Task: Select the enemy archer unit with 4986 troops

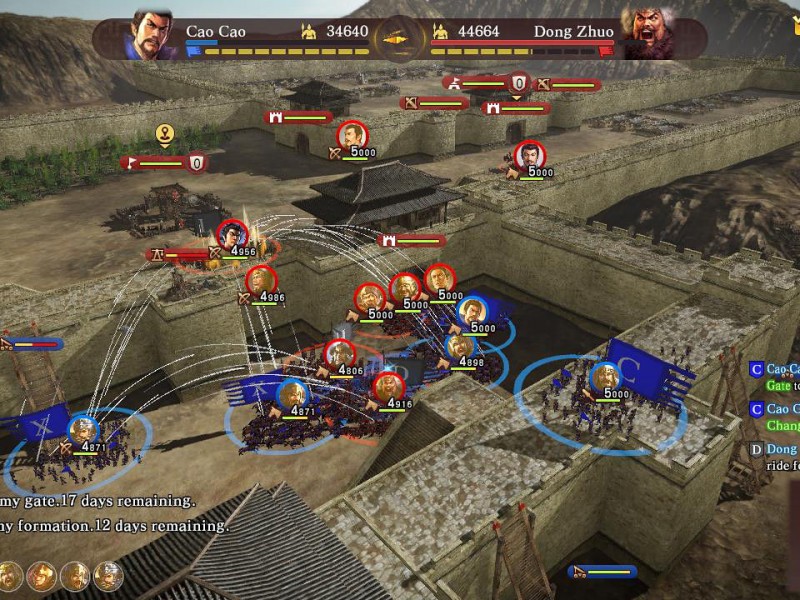Action: coord(260,280)
